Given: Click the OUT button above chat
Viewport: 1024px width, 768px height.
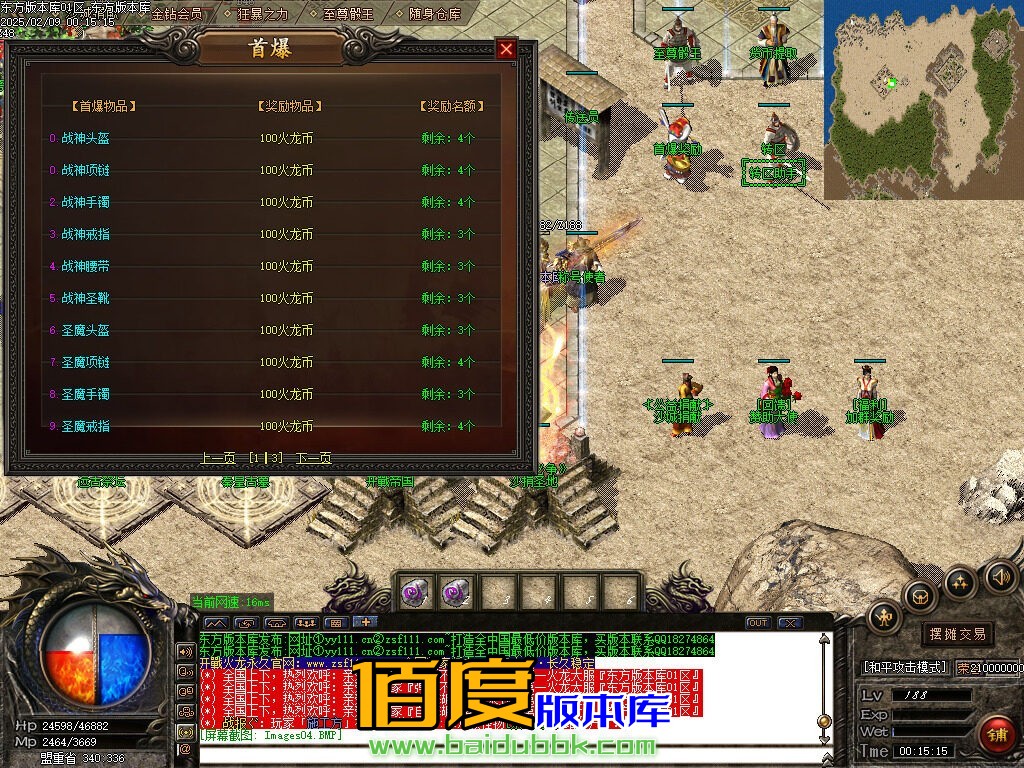Looking at the screenshot, I should (758, 623).
